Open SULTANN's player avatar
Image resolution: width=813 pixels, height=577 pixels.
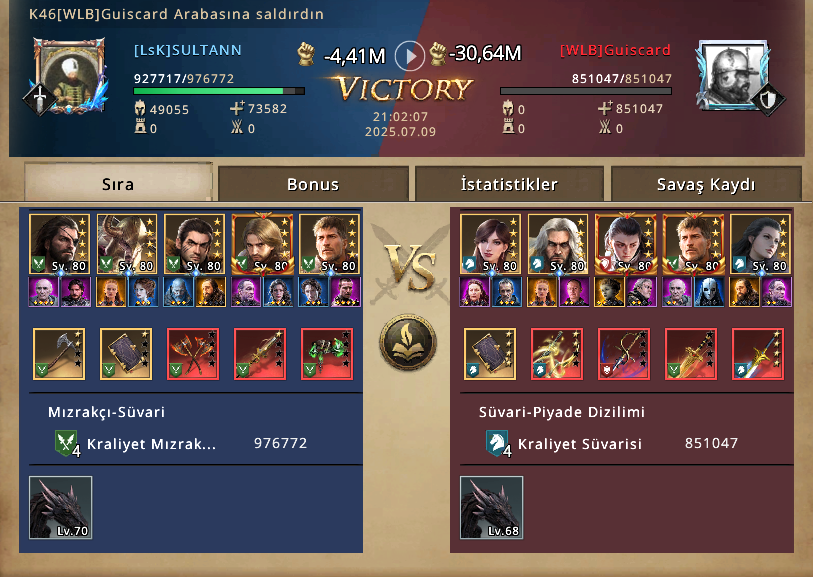[x=69, y=76]
